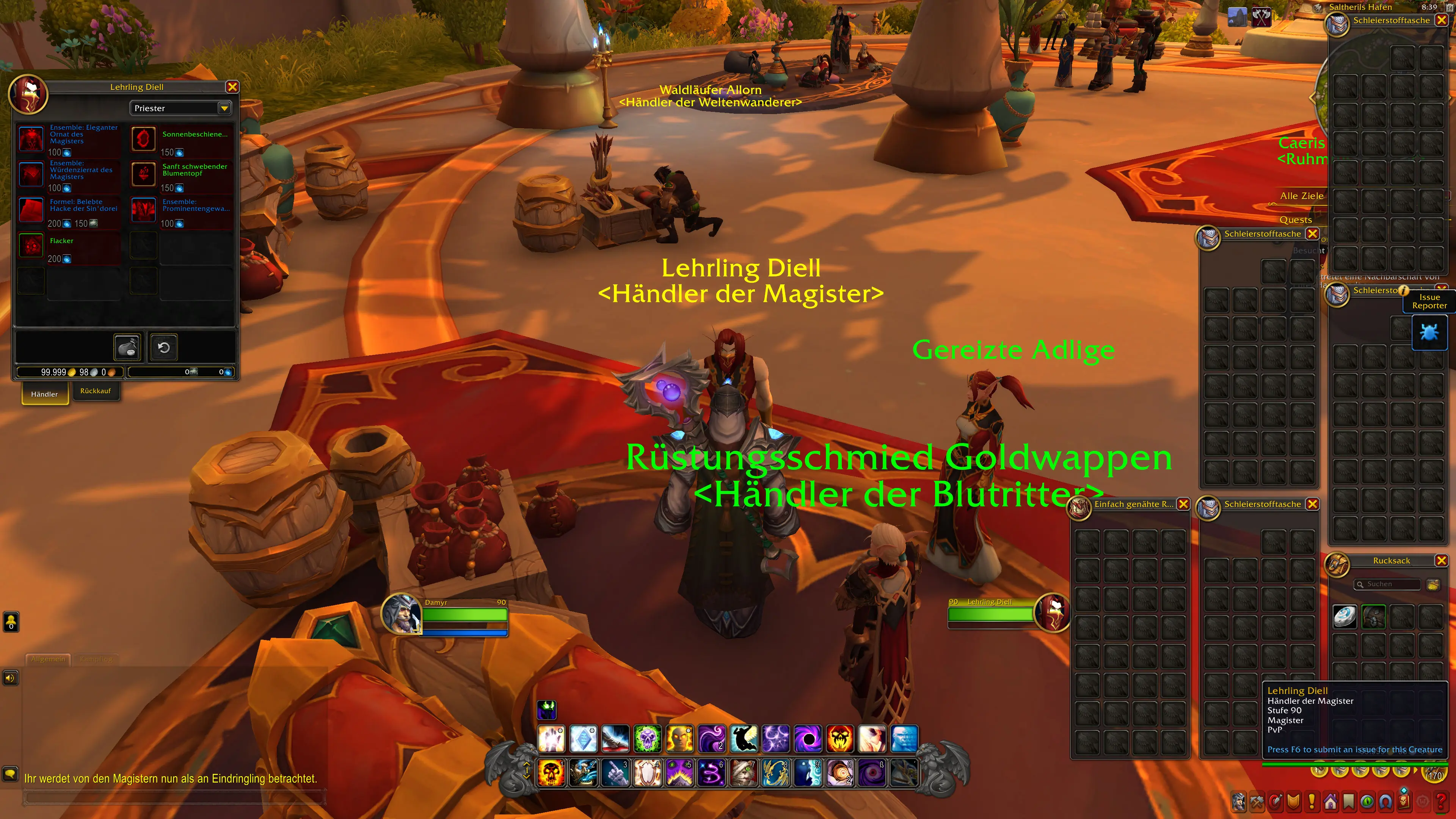Choose the Flacker merchant item

[x=31, y=245]
